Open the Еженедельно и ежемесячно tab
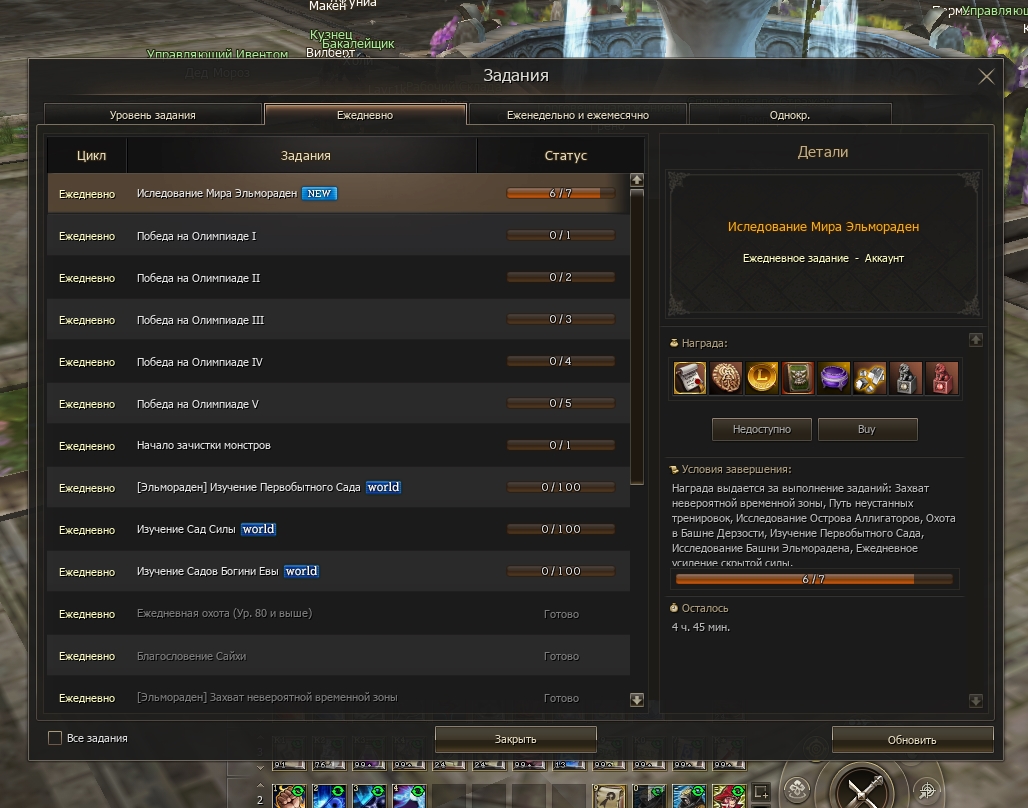The height and width of the screenshot is (808, 1028). pyautogui.click(x=577, y=115)
